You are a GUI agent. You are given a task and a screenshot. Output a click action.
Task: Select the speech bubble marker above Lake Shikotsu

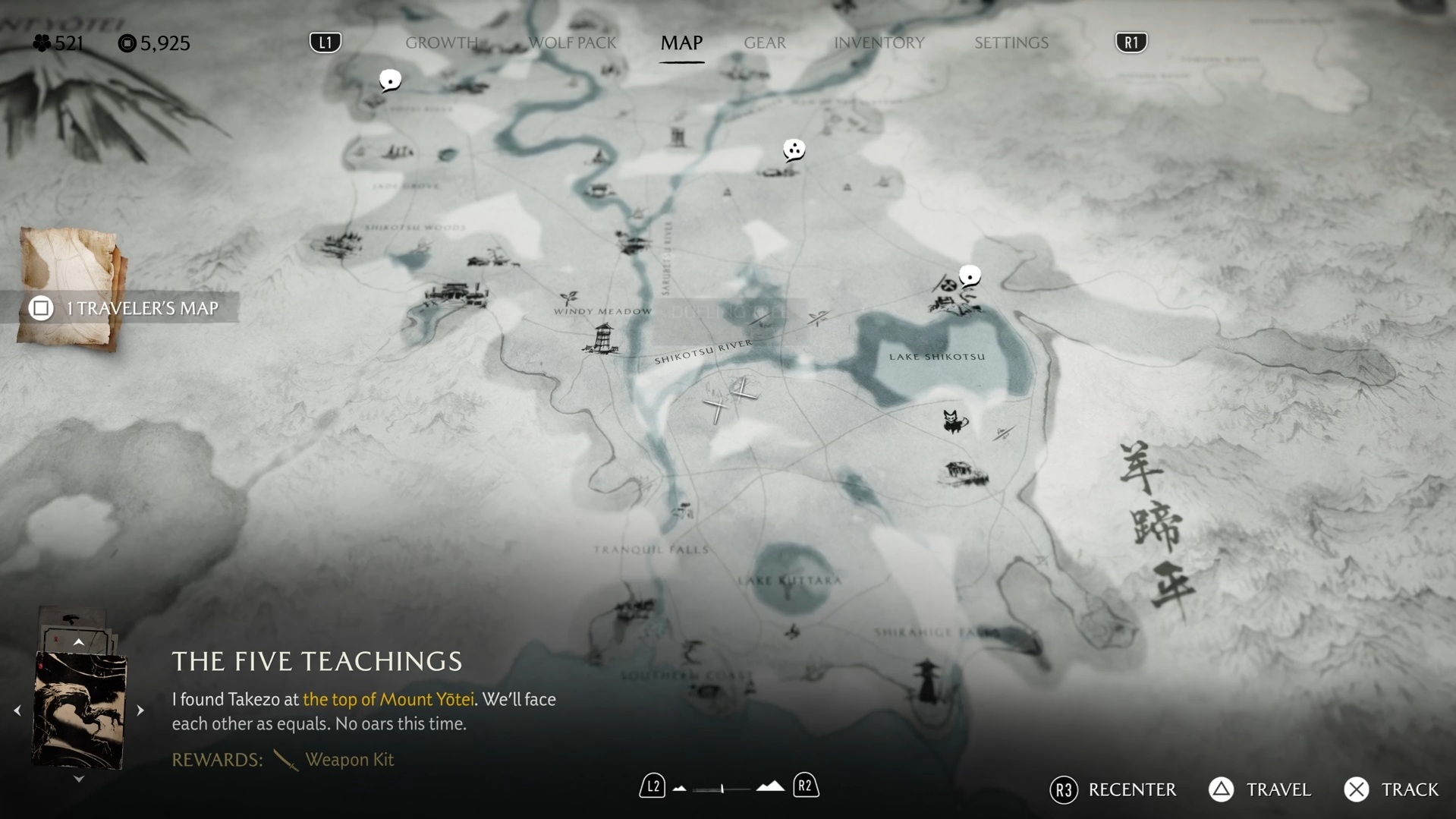(x=970, y=276)
